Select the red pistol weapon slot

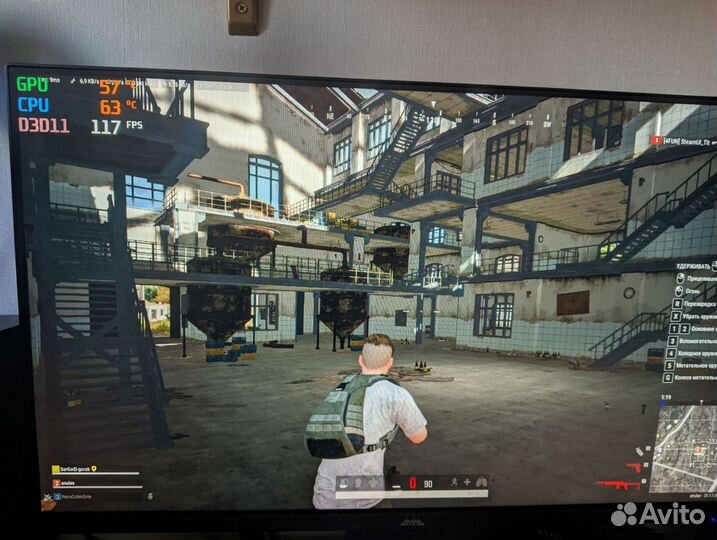tap(632, 466)
